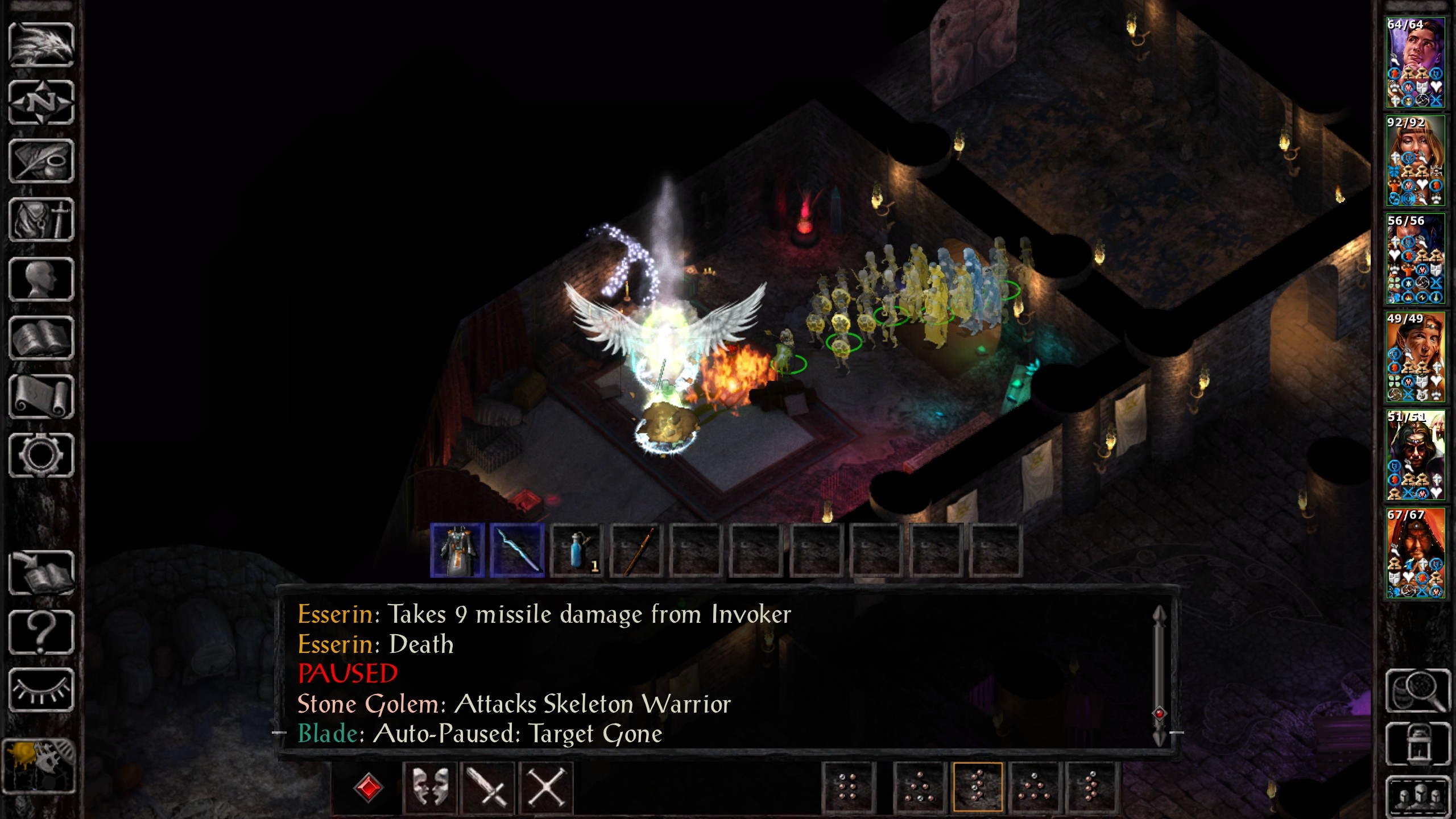Quick save using the book arrow icon
The height and width of the screenshot is (819, 1456).
point(42,573)
